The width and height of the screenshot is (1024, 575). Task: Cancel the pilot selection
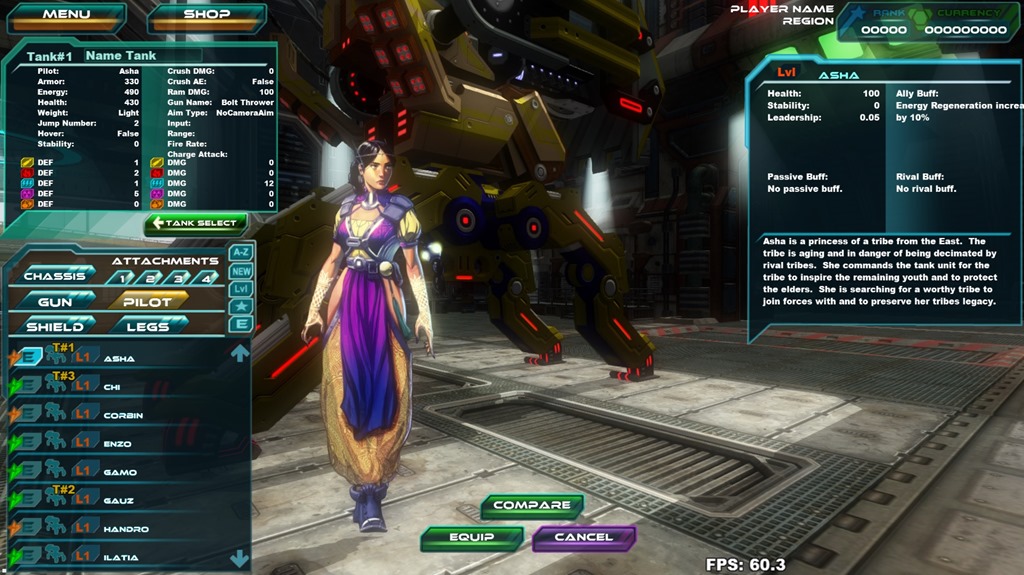tap(583, 538)
